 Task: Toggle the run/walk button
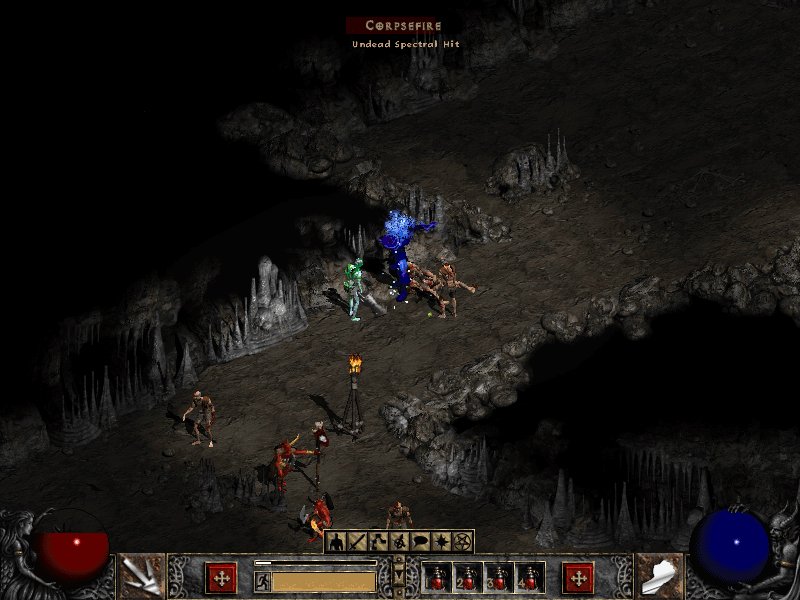(x=262, y=580)
